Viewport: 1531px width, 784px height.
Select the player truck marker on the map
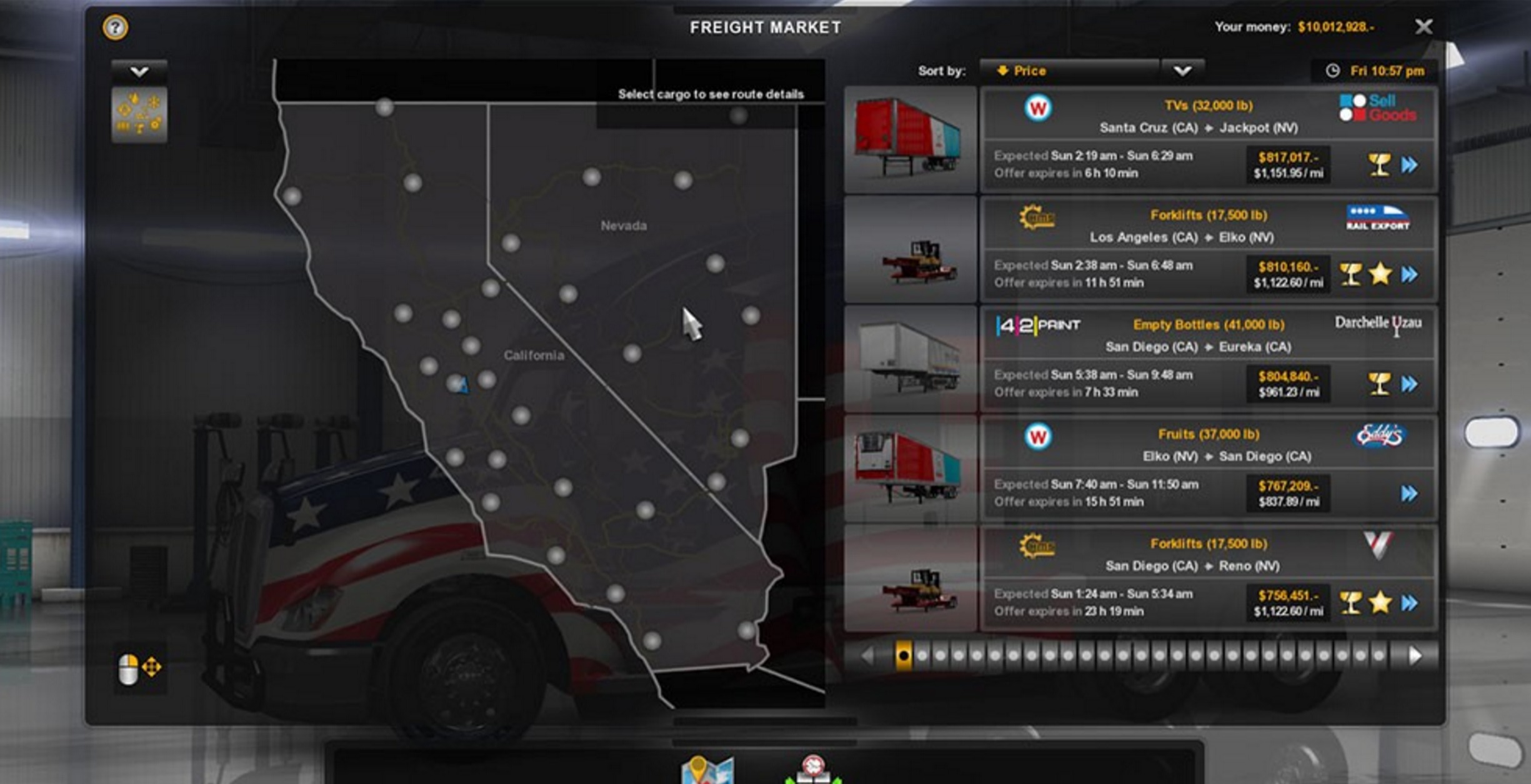[x=462, y=385]
